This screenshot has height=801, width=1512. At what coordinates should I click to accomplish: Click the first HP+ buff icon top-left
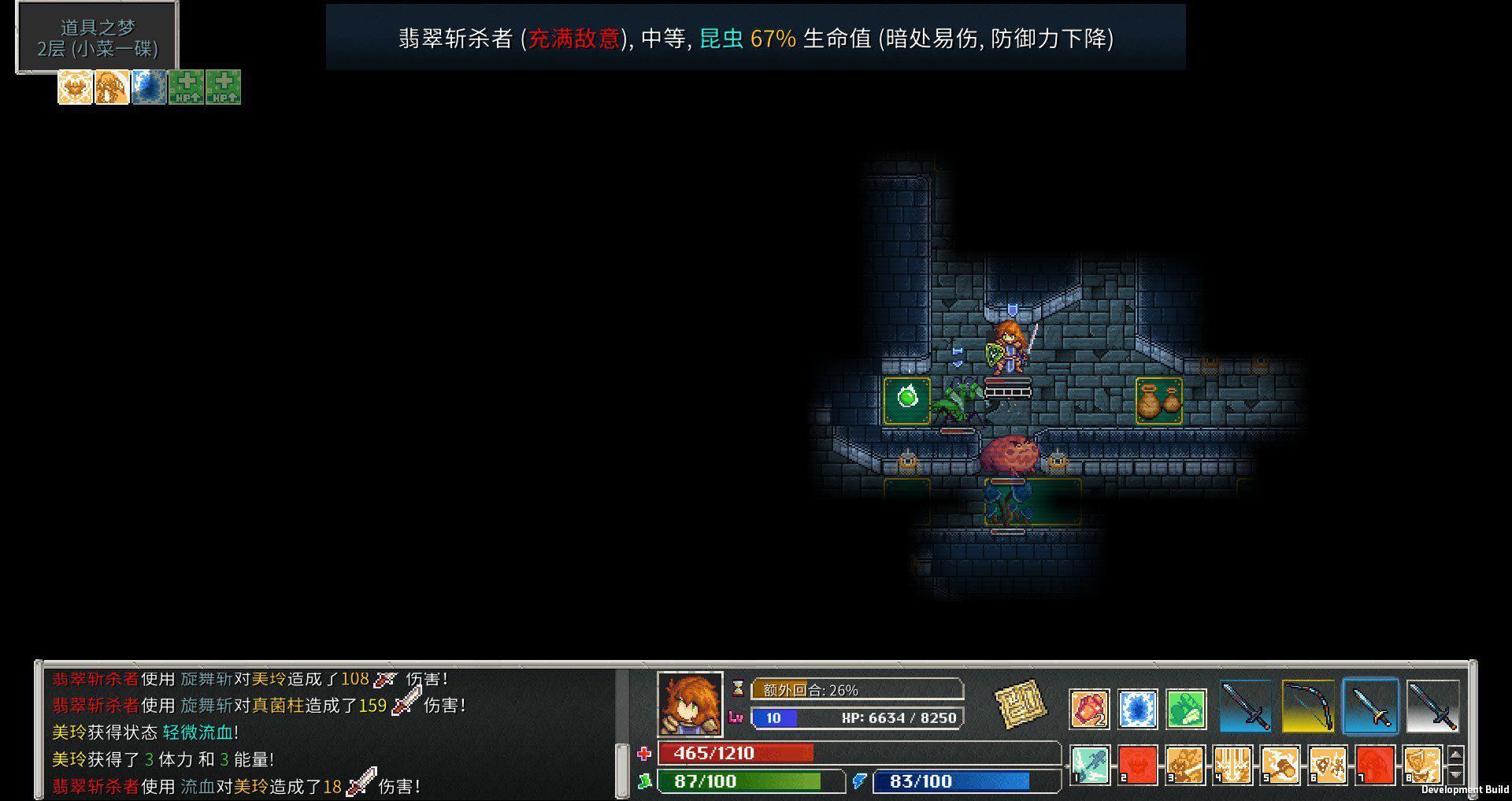(187, 87)
